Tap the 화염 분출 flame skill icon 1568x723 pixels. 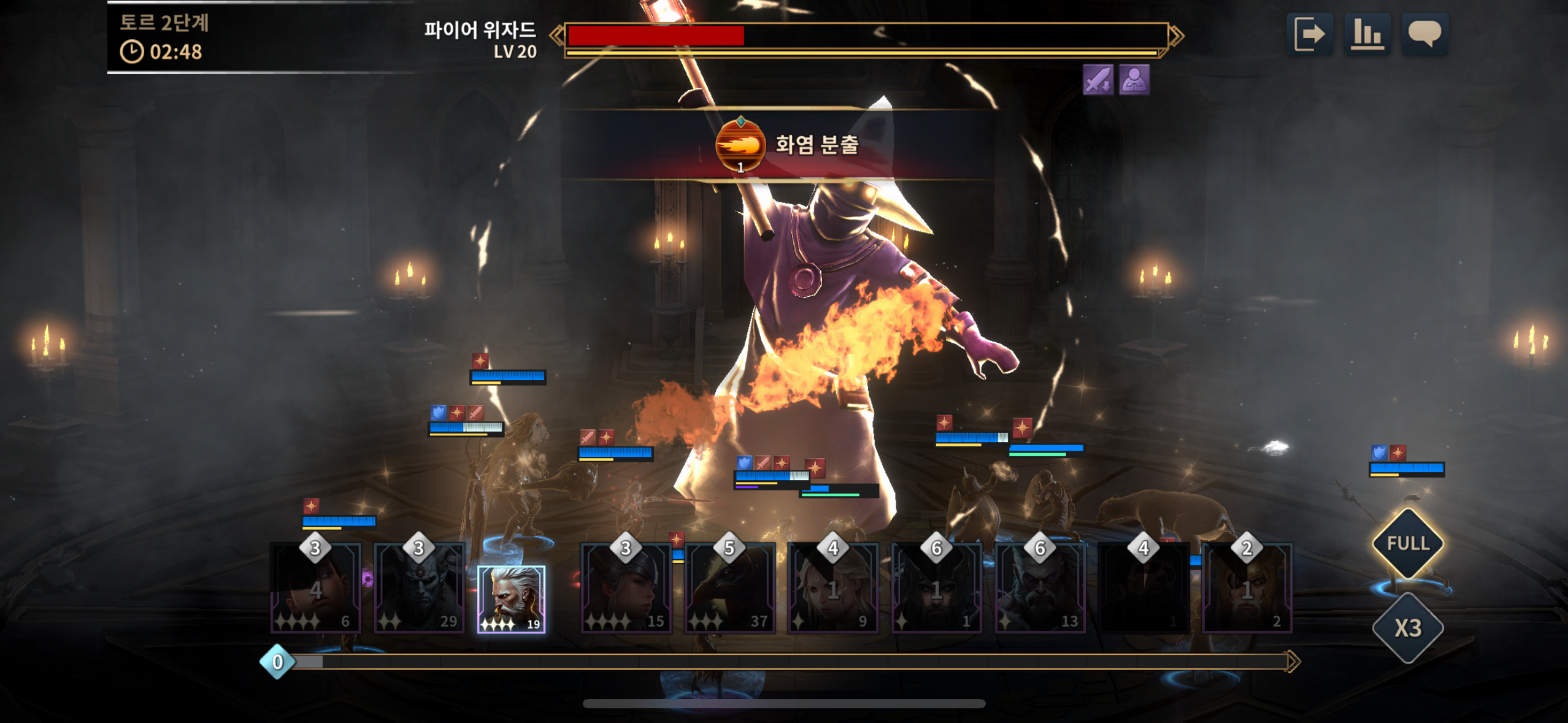coord(740,145)
